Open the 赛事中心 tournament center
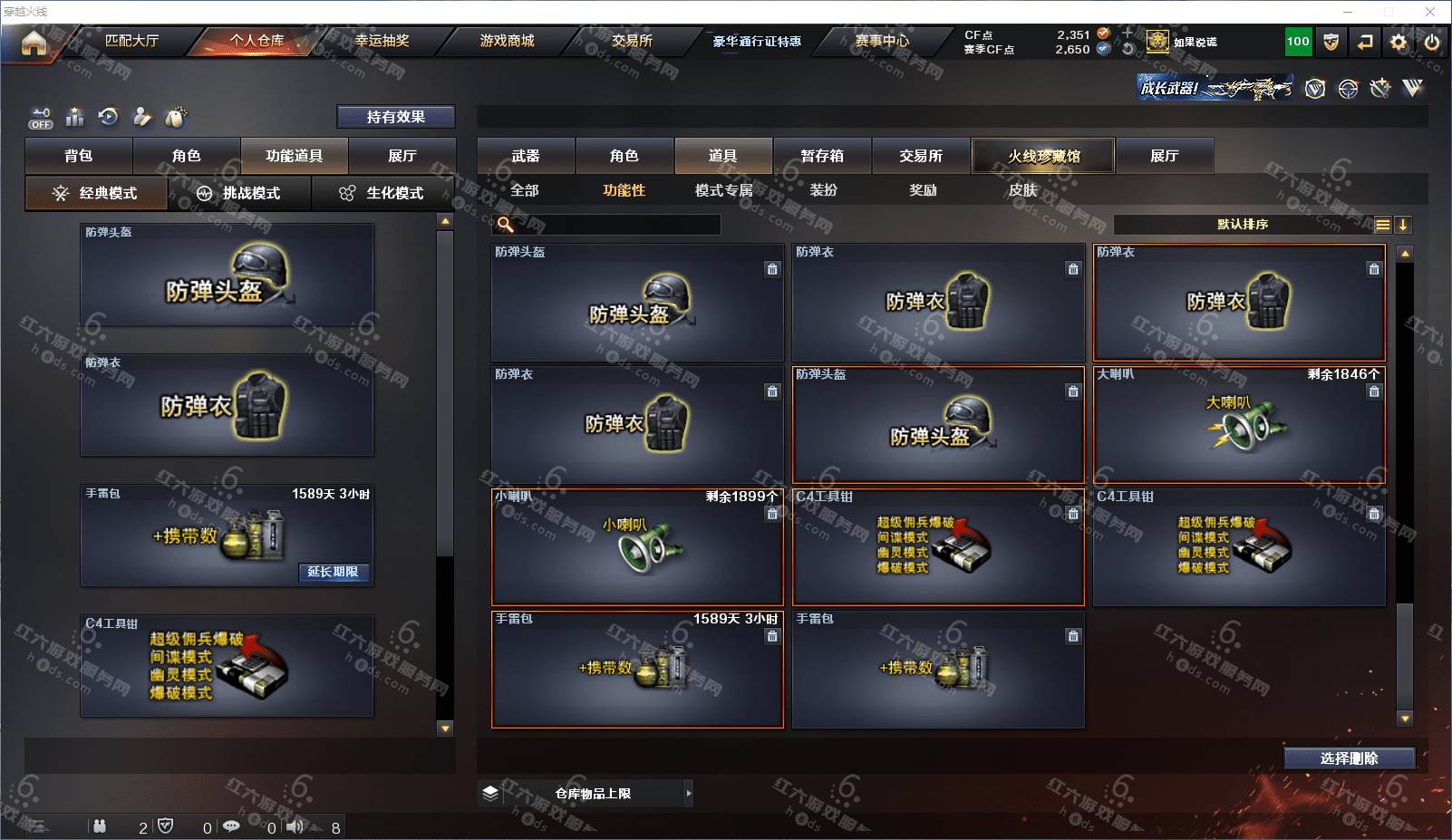This screenshot has width=1452, height=840. [881, 41]
